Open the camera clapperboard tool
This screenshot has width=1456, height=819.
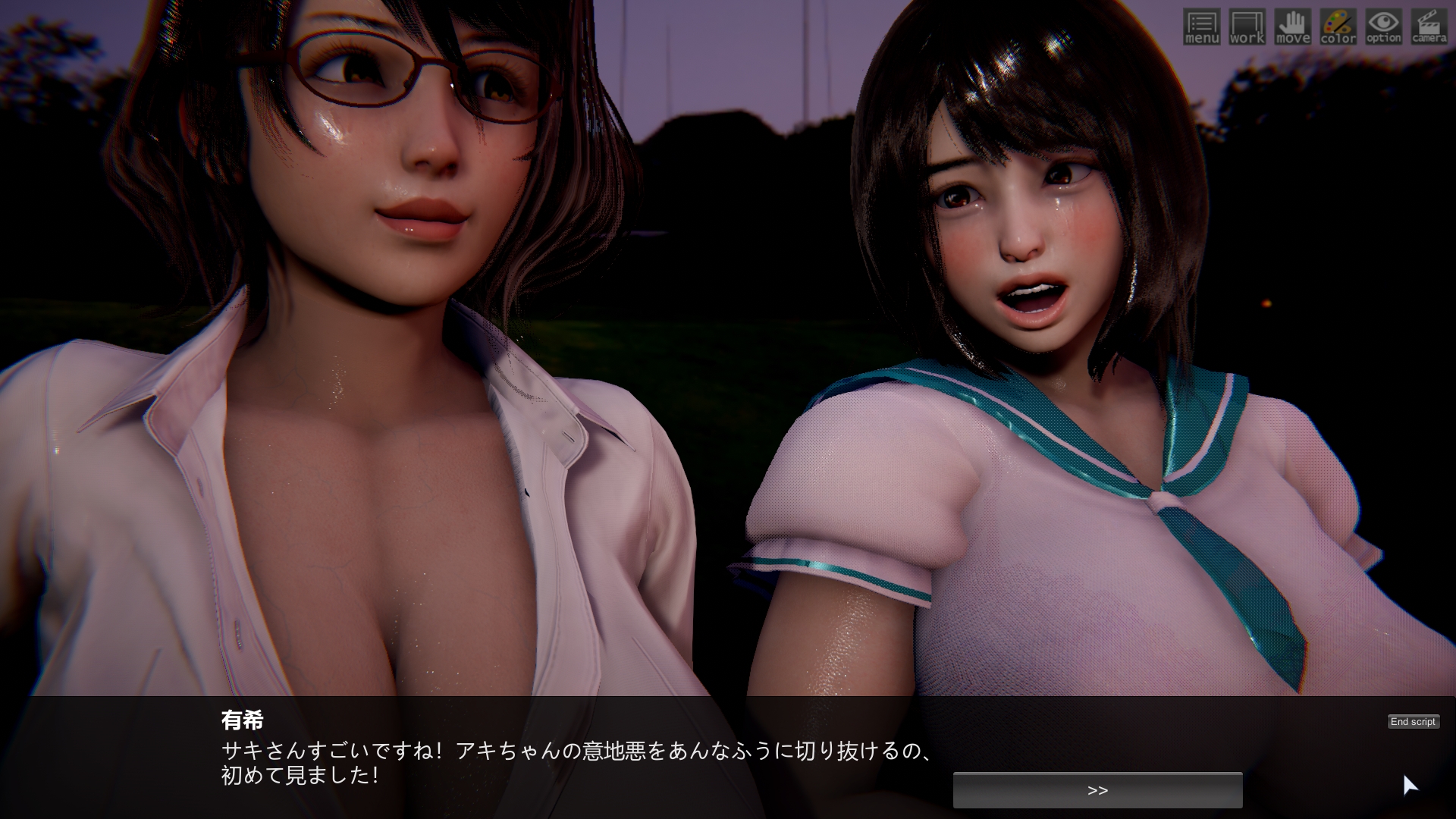pyautogui.click(x=1429, y=27)
